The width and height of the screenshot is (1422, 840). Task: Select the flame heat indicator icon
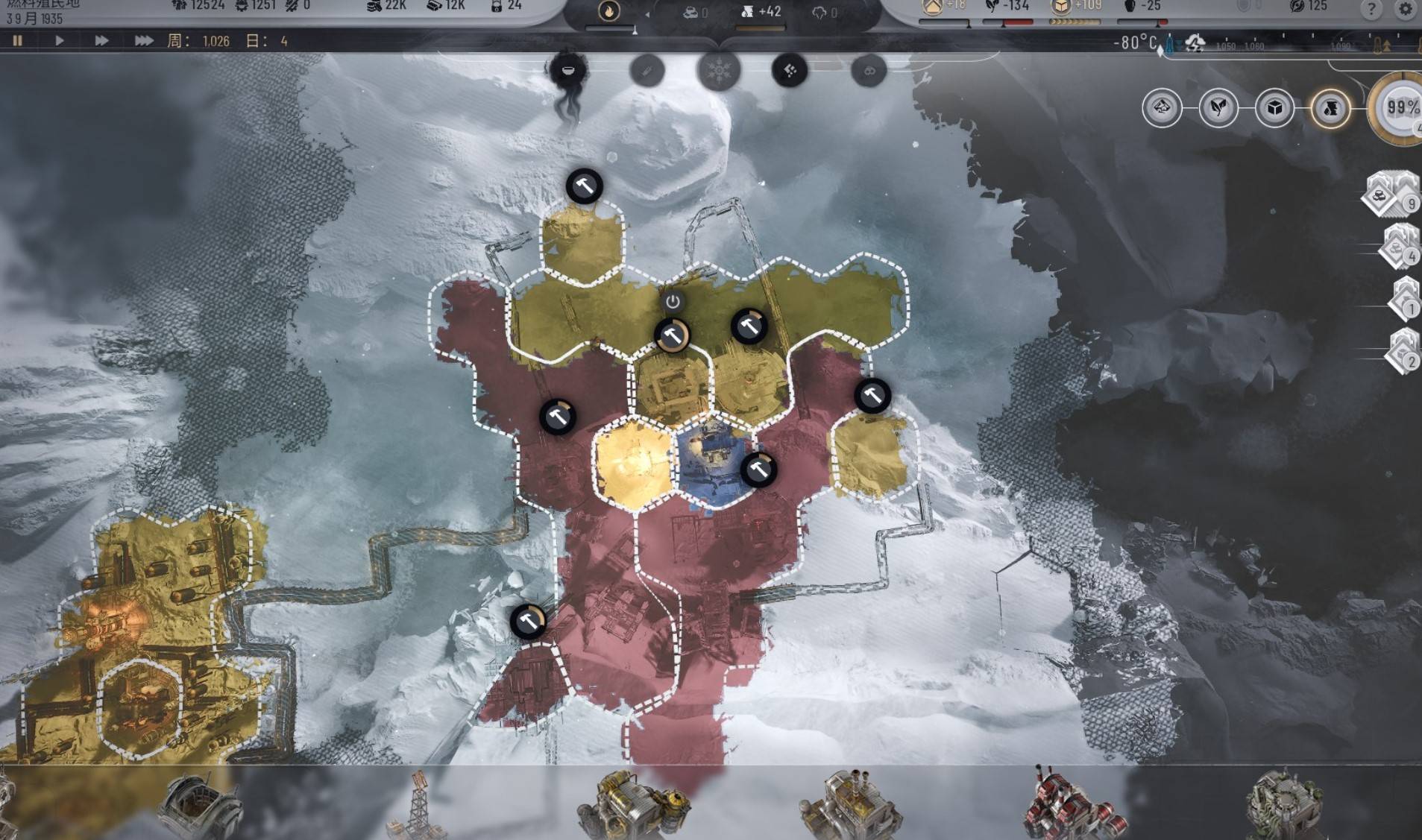point(609,11)
